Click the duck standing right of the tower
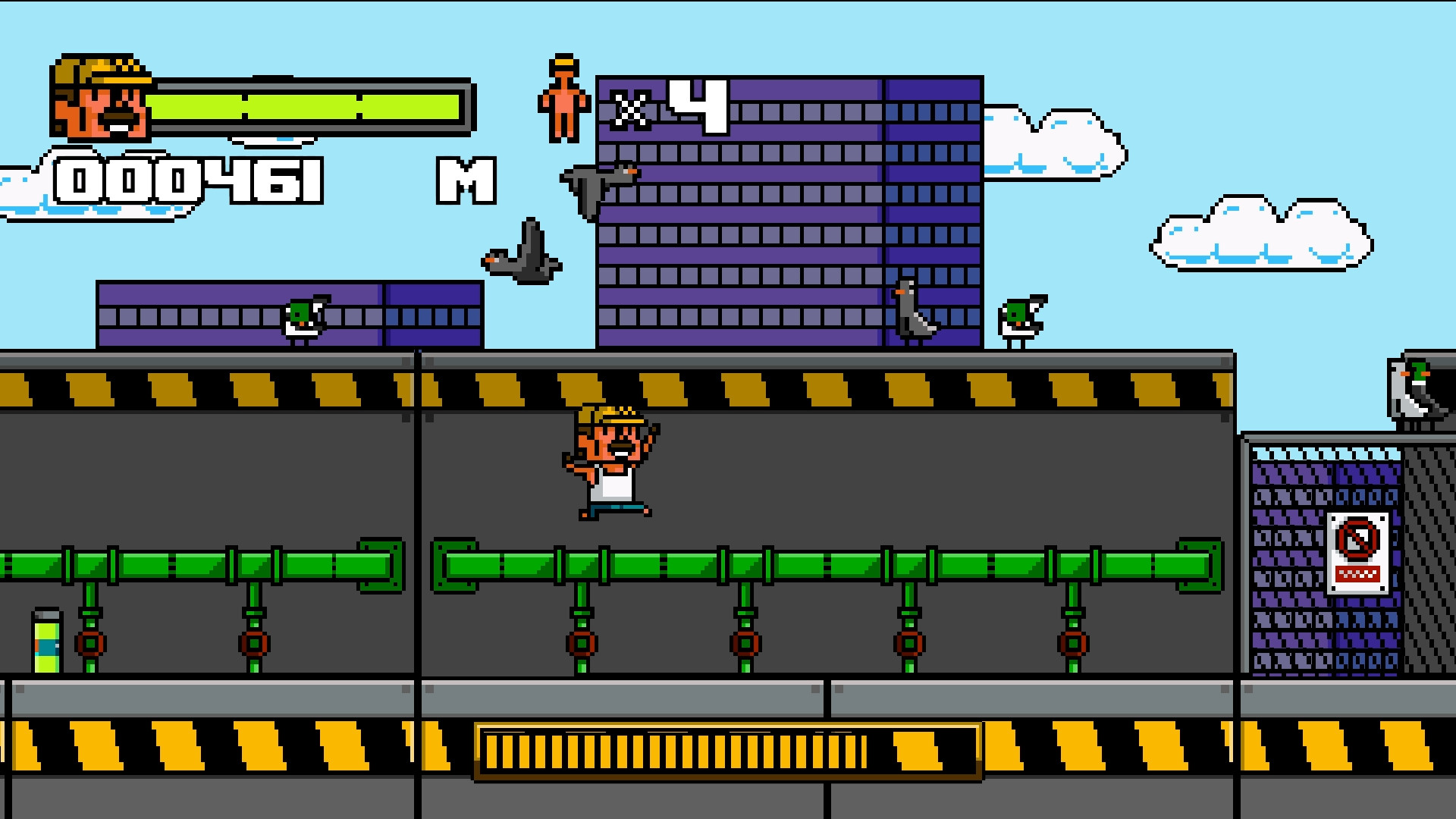The width and height of the screenshot is (1456, 819). tap(1020, 318)
